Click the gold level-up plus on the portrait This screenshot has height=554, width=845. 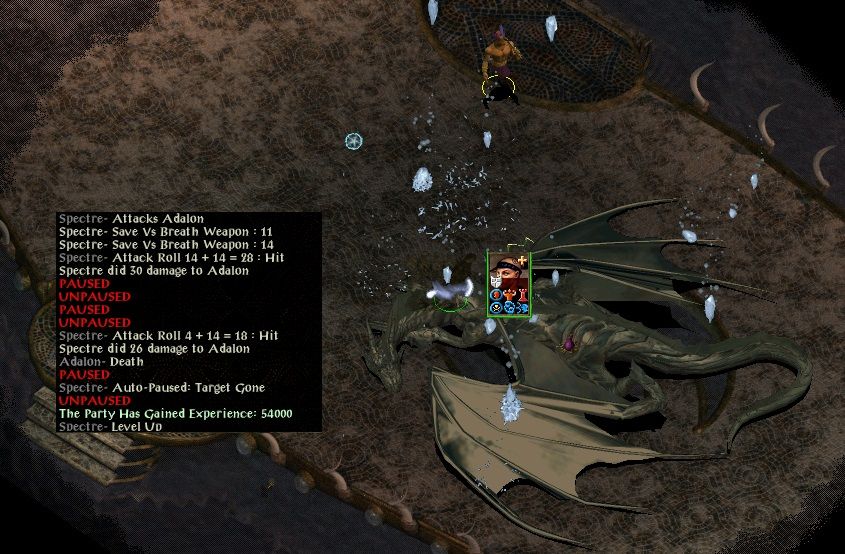(x=522, y=260)
